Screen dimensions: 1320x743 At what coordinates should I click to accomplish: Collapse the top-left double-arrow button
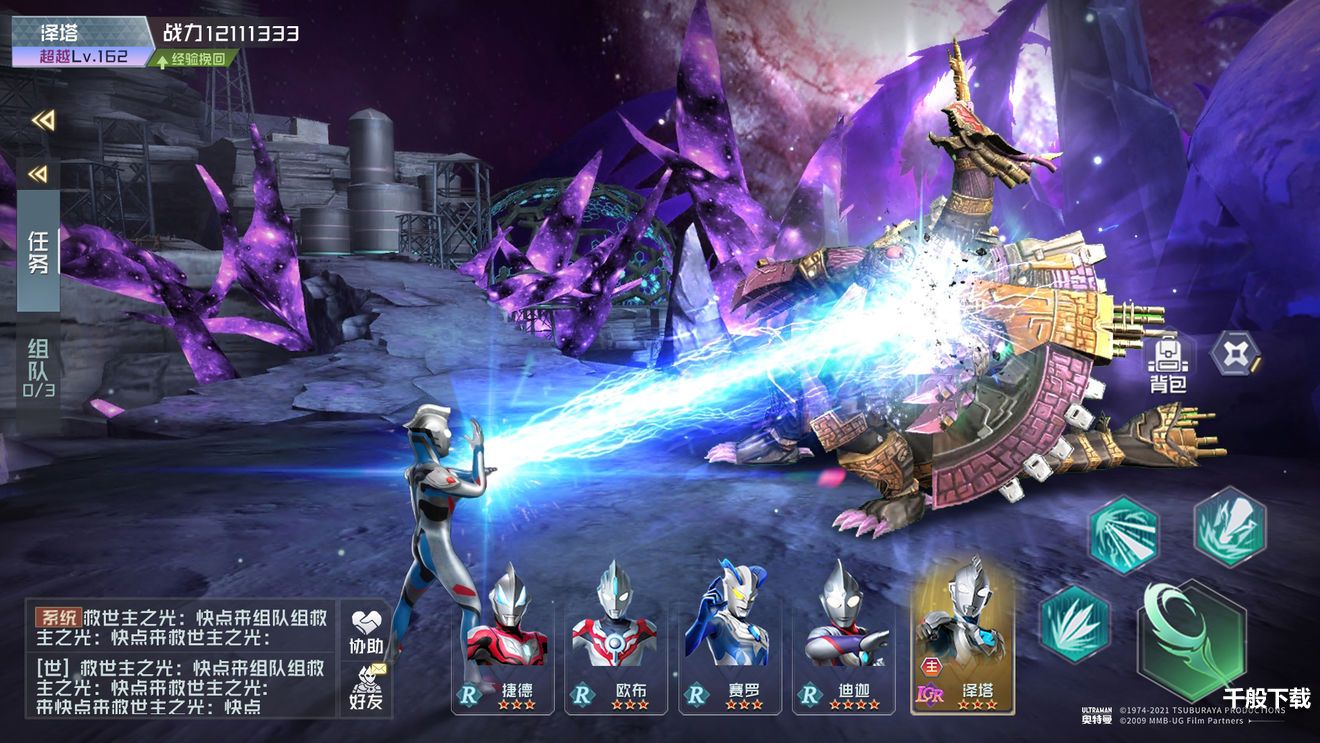tap(42, 120)
